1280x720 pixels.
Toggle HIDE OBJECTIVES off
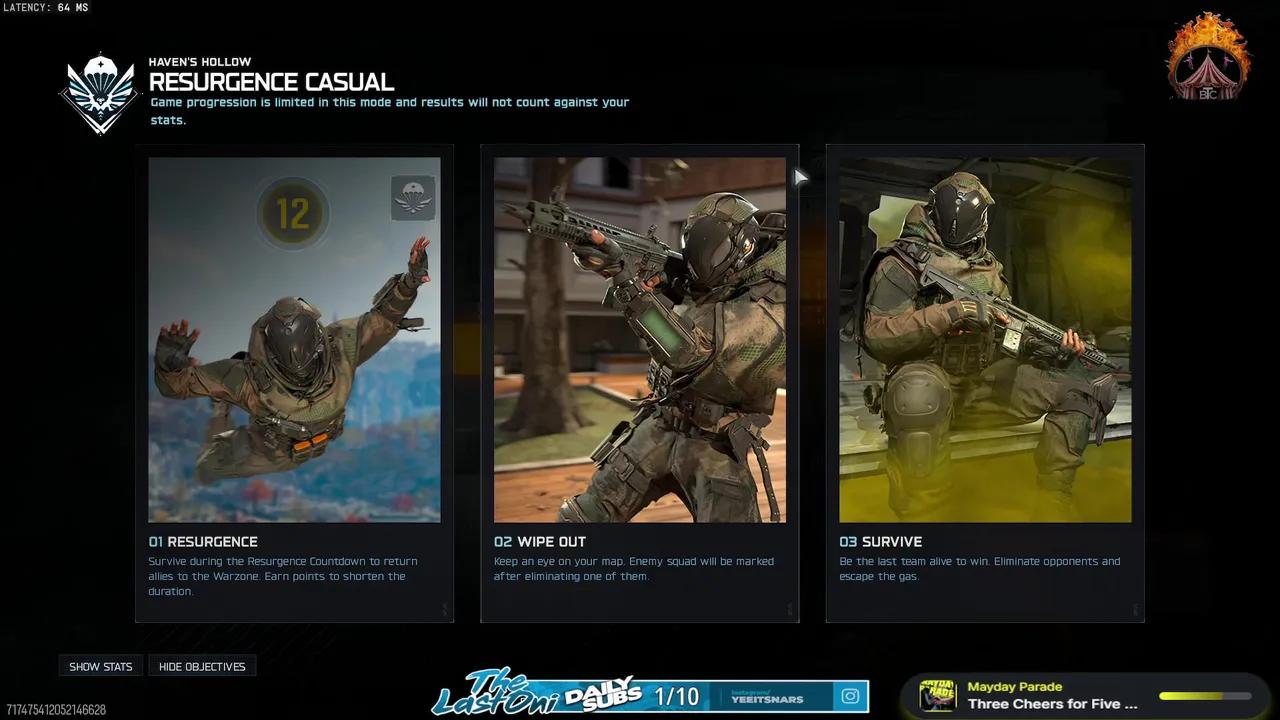pyautogui.click(x=202, y=666)
